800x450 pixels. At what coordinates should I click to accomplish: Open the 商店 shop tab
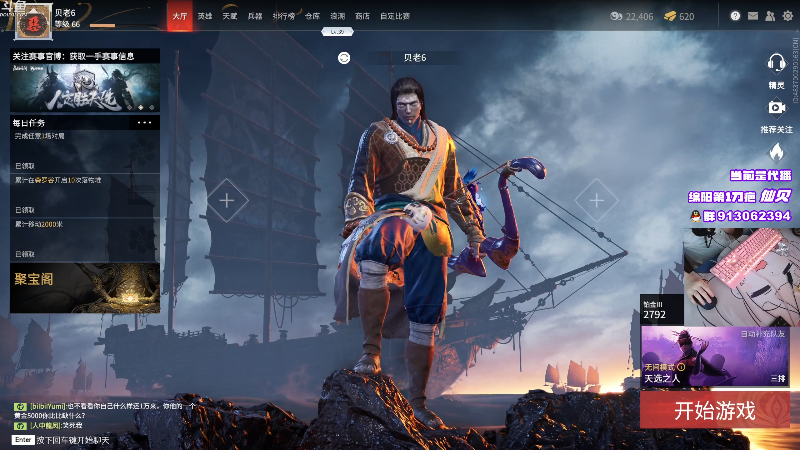(362, 16)
